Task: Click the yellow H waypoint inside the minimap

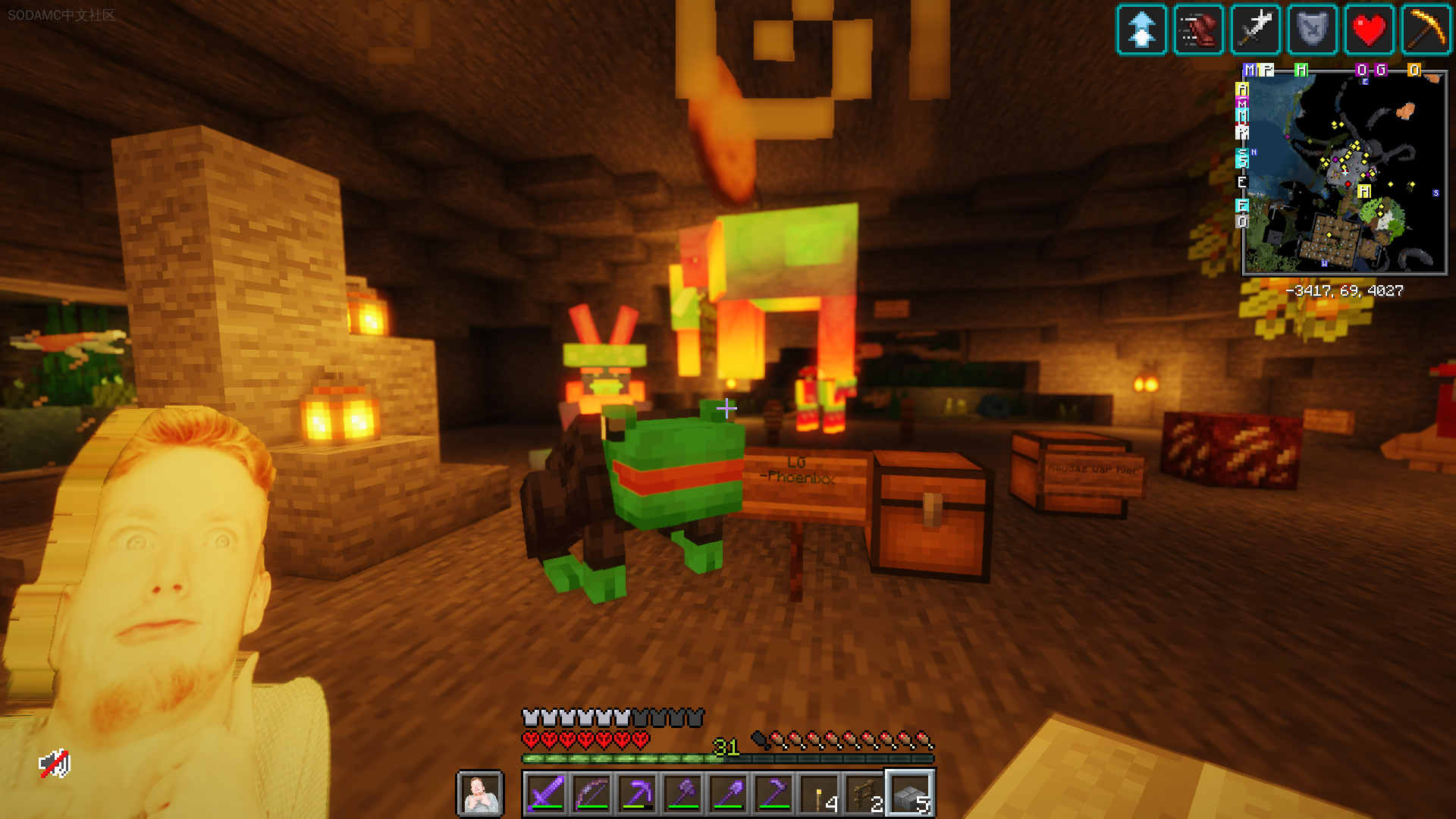Action: tap(1364, 191)
